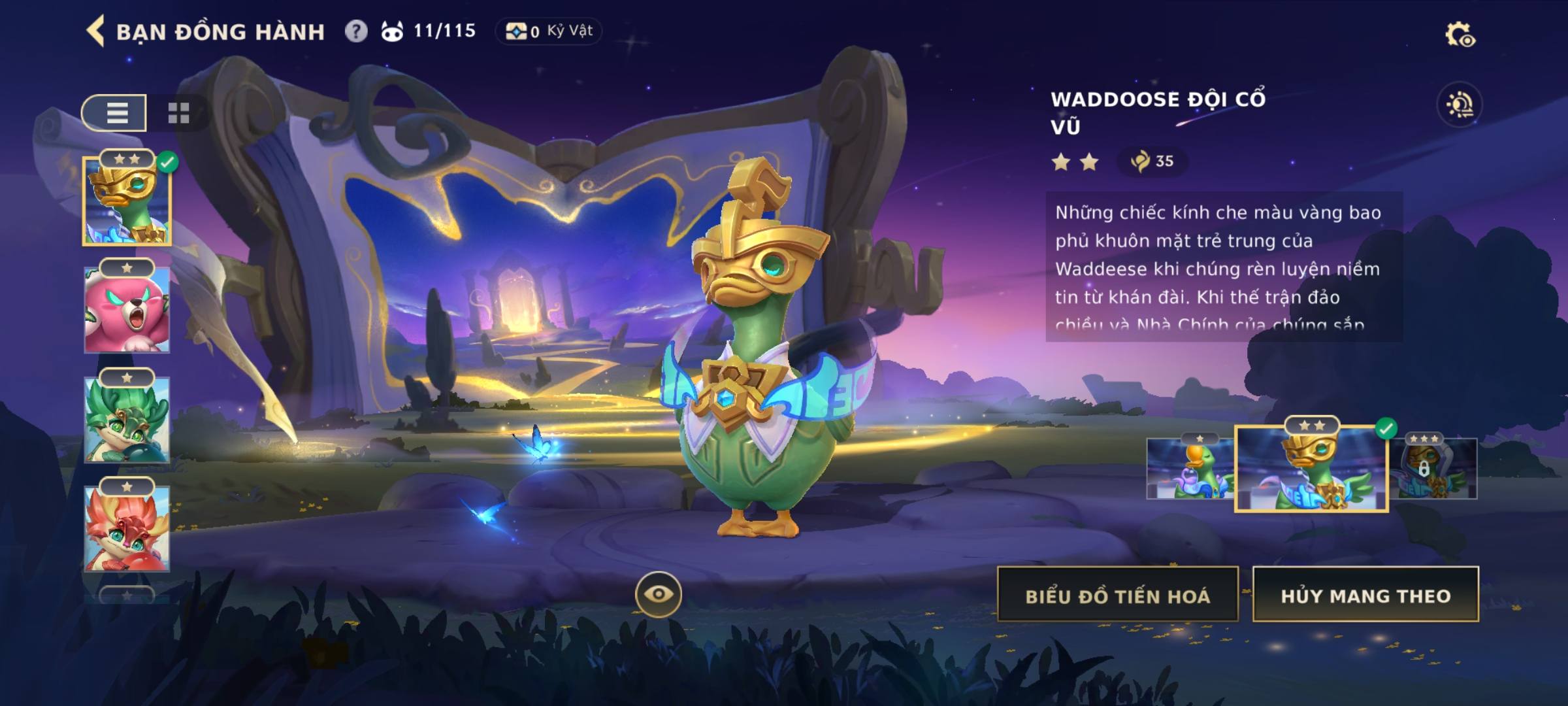
Task: Open the Kỳ Vật counter
Action: tap(549, 31)
